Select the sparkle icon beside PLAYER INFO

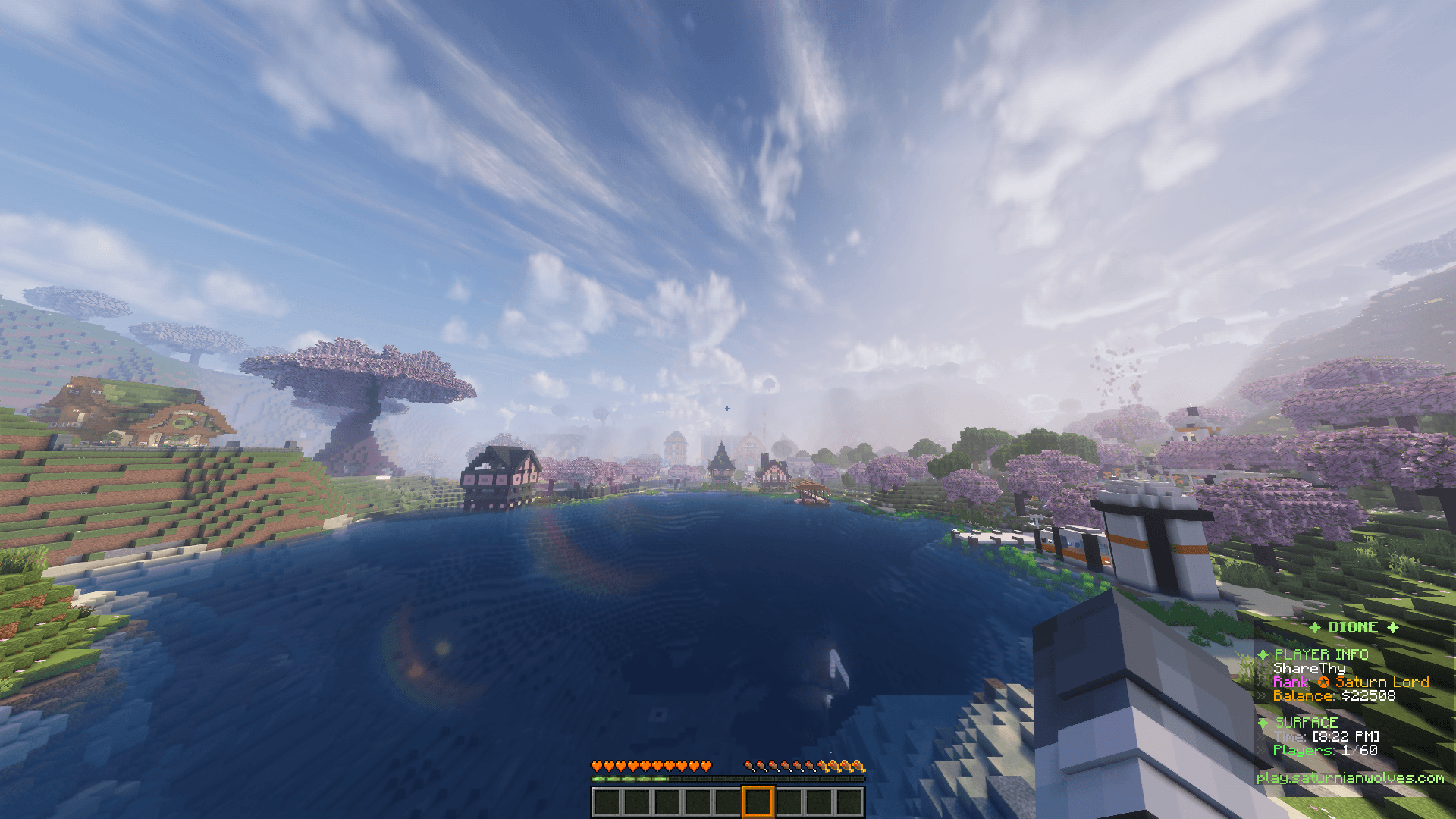coord(1263,654)
